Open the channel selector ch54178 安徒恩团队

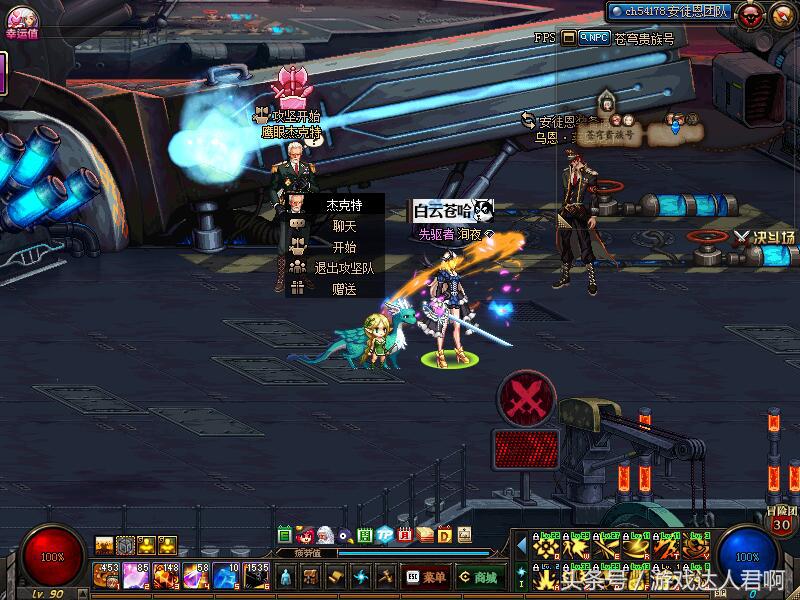pos(670,11)
